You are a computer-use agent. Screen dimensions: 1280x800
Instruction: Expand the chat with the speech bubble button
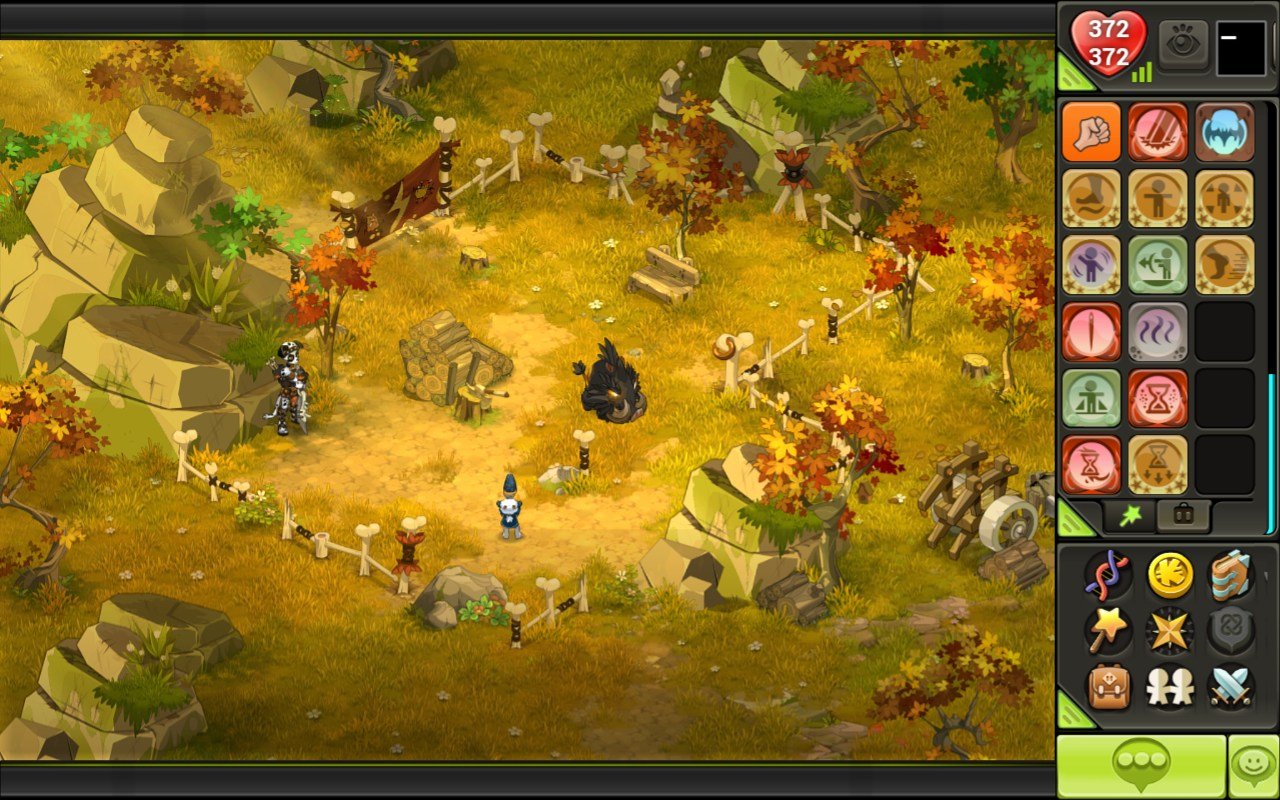point(1140,763)
